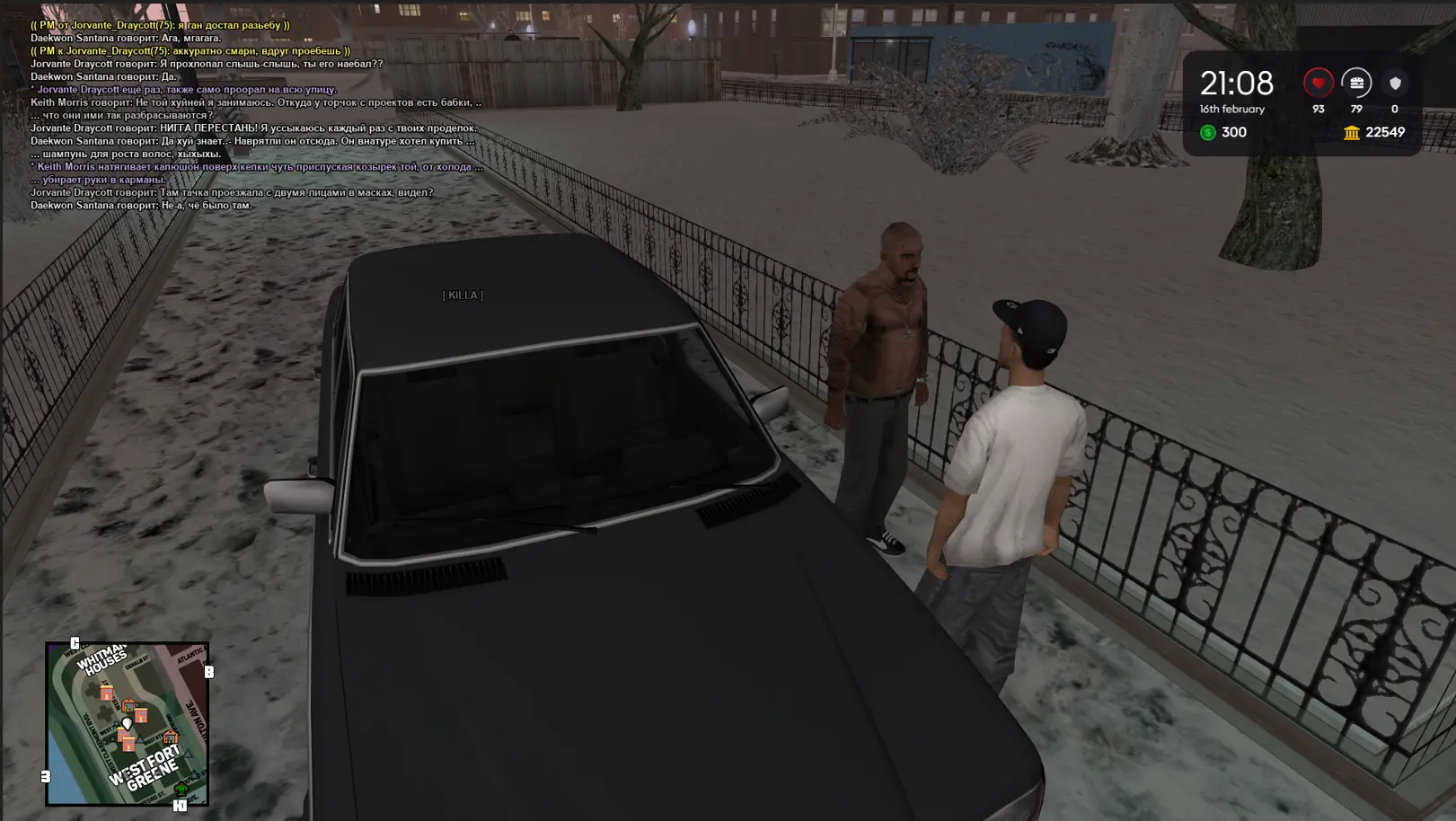
Task: Open the yellow bank building icon
Action: (x=1352, y=133)
